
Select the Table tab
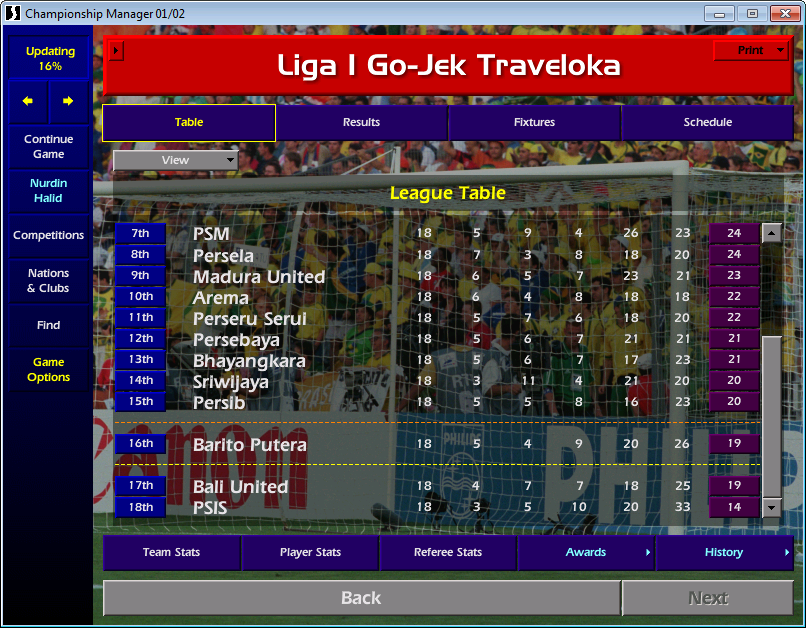189,122
